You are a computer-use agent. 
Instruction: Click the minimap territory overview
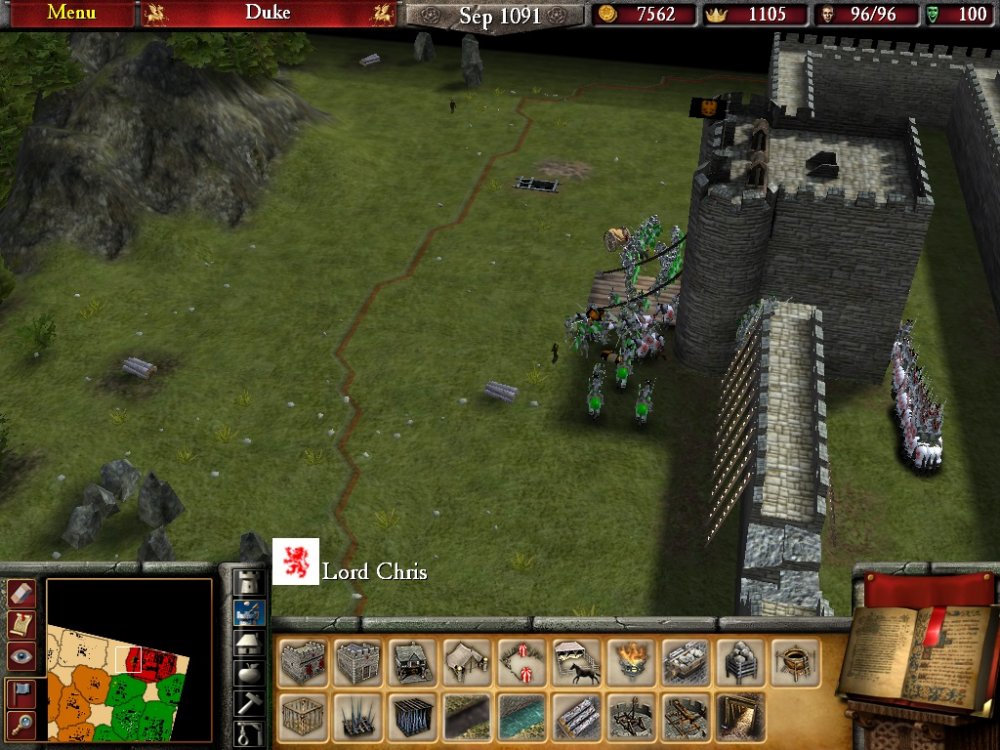coord(130,660)
